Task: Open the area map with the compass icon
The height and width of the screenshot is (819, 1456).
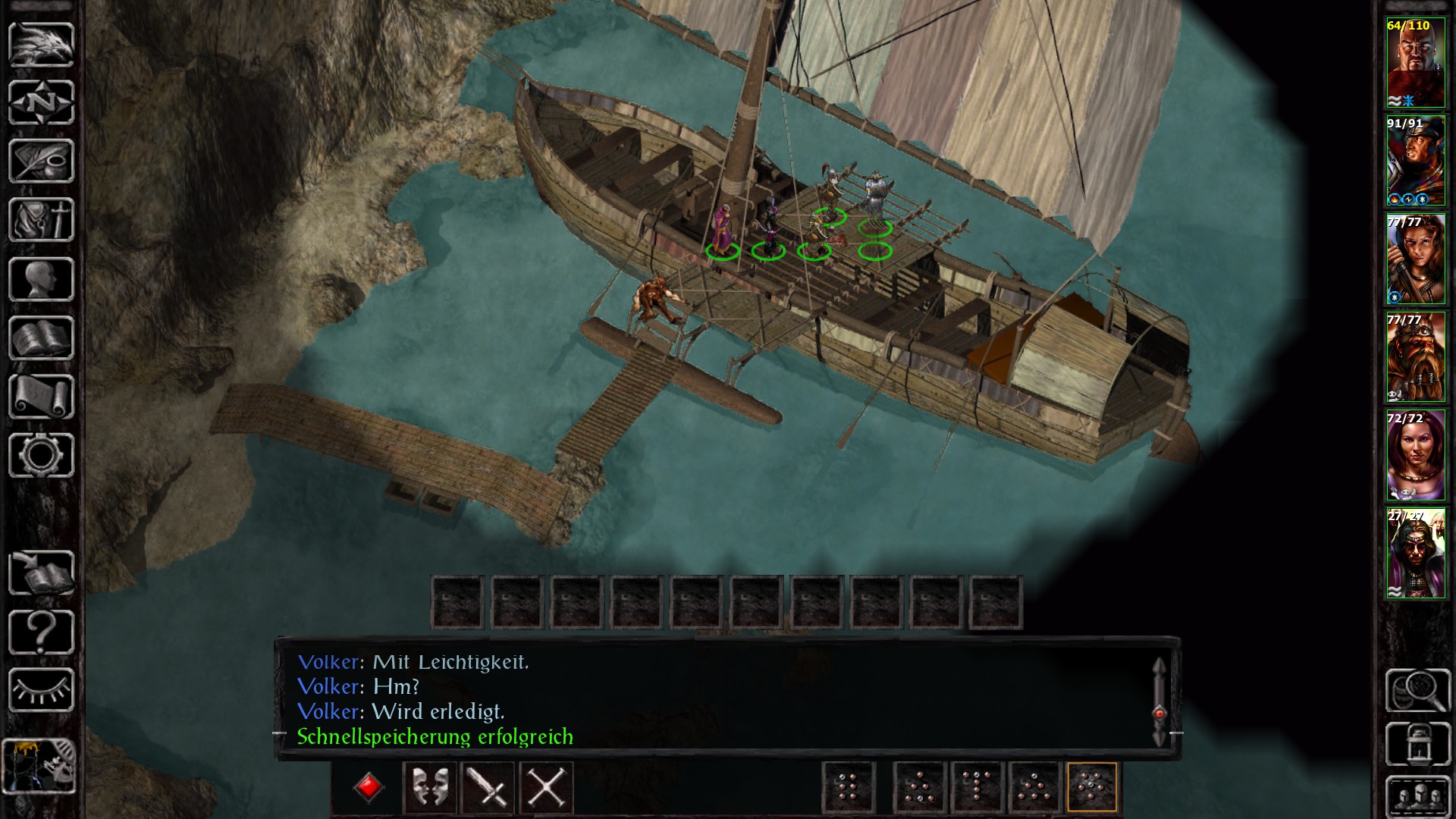Action: pos(41,102)
